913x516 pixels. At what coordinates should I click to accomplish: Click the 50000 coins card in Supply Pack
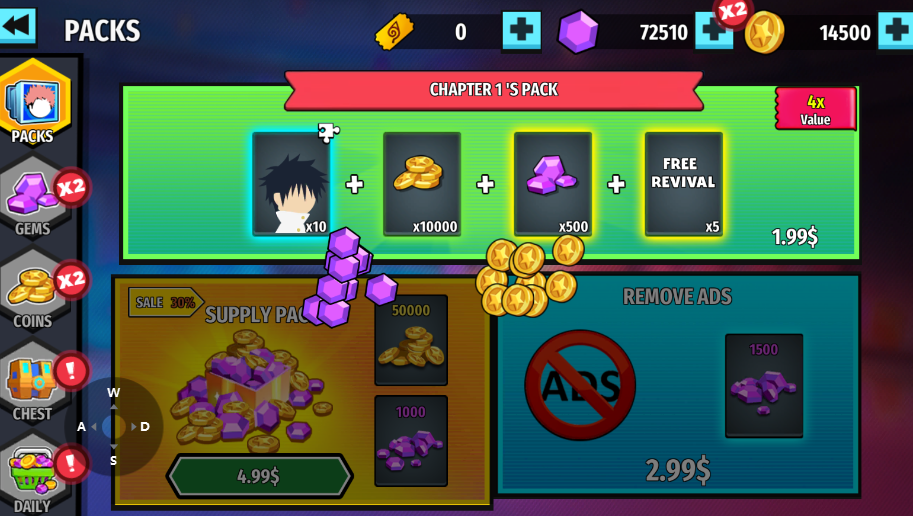pos(411,340)
